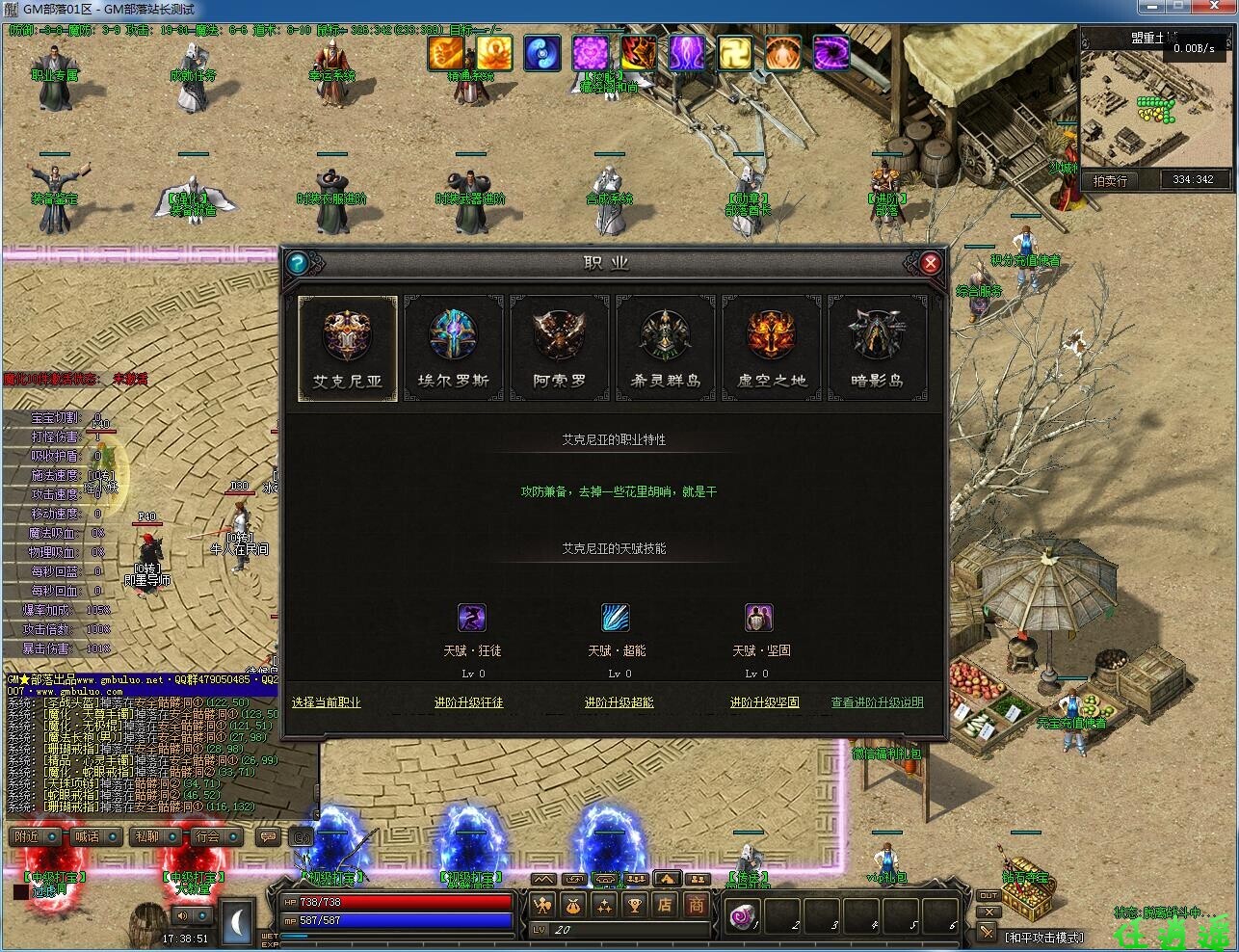
Task: Click 进阶升级坚固 upgrade link
Action: pos(764,702)
